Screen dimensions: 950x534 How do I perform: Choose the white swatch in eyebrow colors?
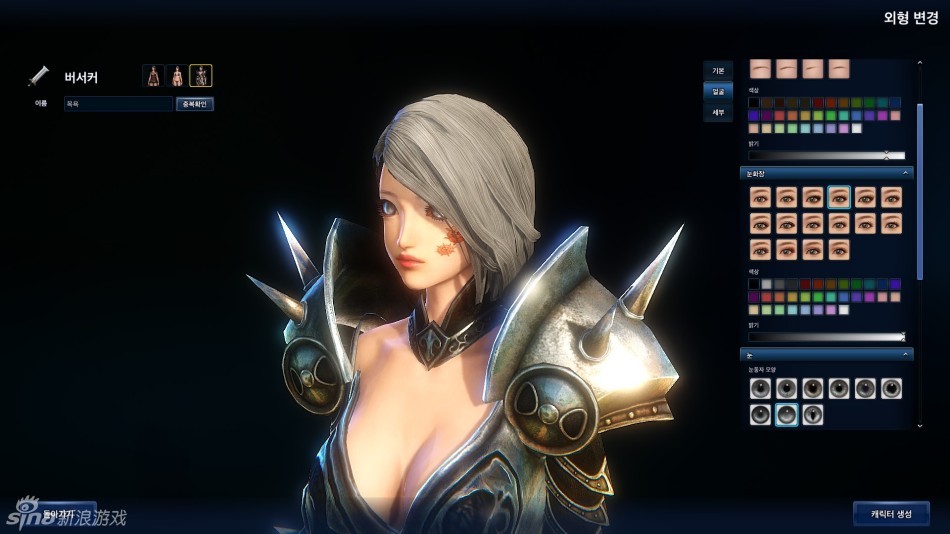(x=856, y=128)
